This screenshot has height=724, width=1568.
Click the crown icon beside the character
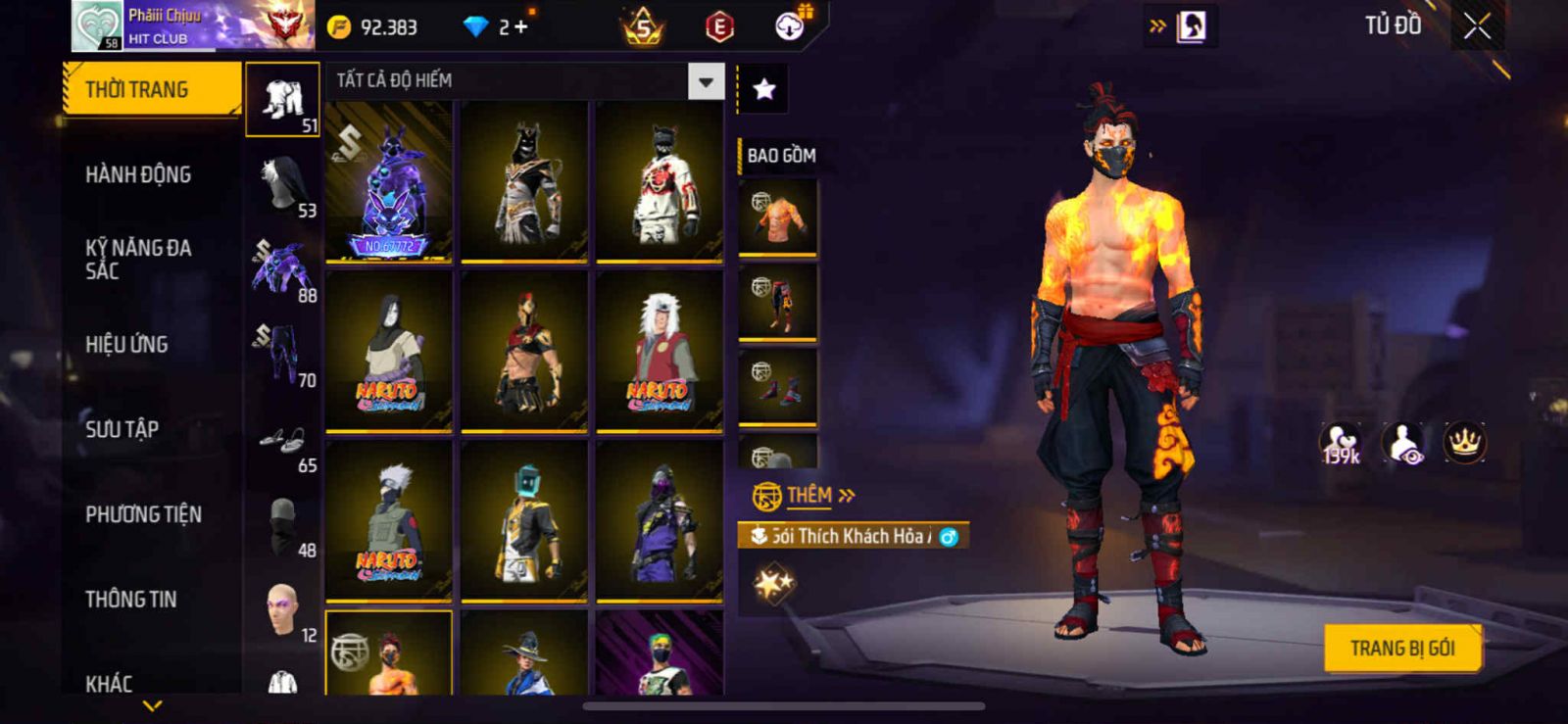1464,443
